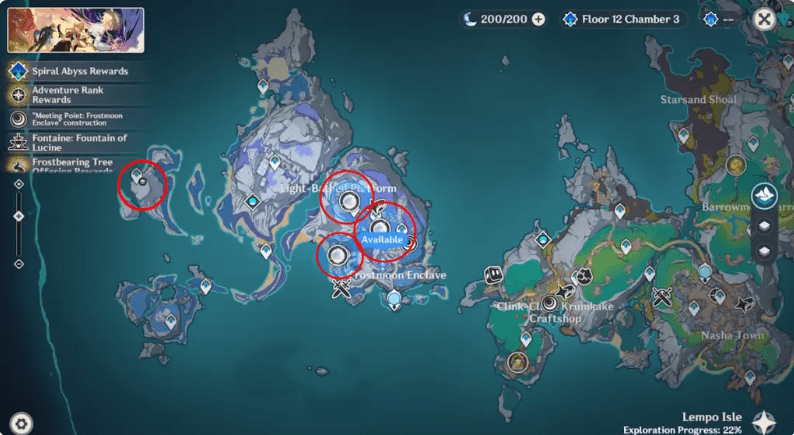Open the event banner thumbnail

click(x=76, y=30)
